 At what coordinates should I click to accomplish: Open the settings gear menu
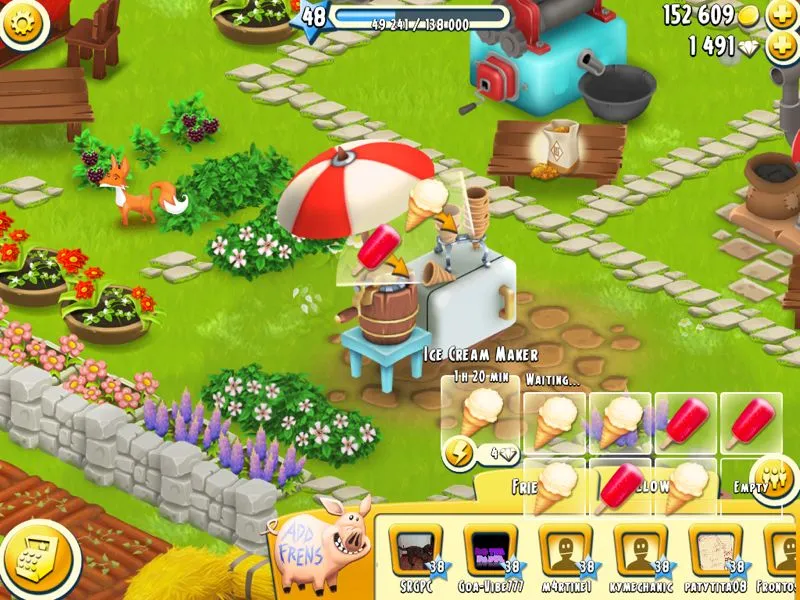point(22,18)
